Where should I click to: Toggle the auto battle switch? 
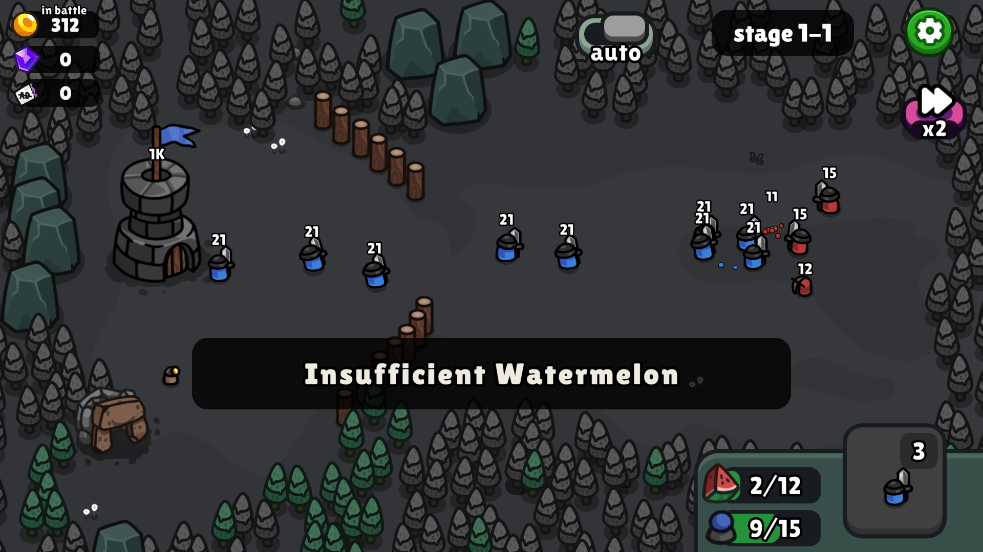(617, 31)
